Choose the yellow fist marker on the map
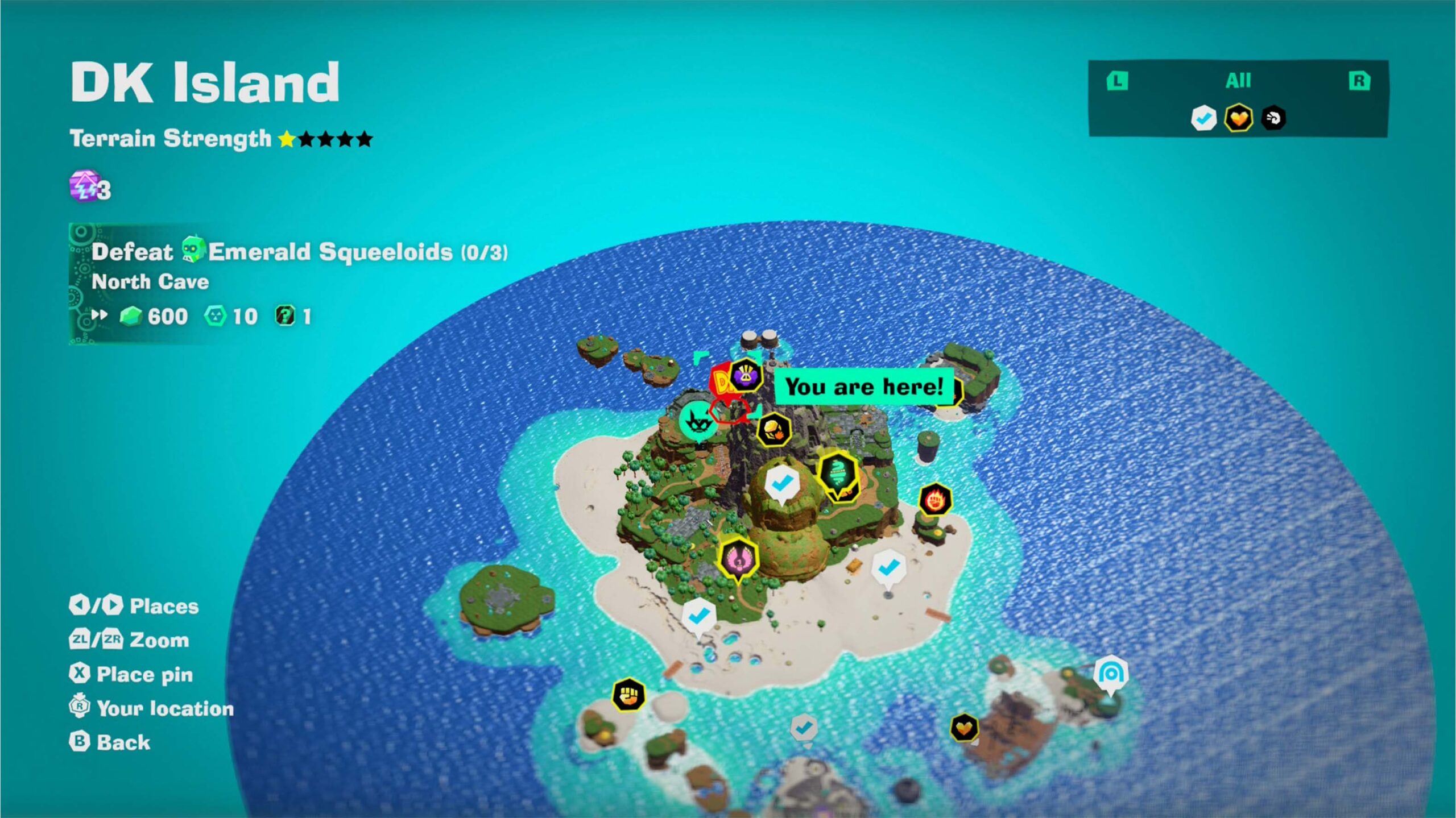This screenshot has width=1456, height=818. click(628, 695)
